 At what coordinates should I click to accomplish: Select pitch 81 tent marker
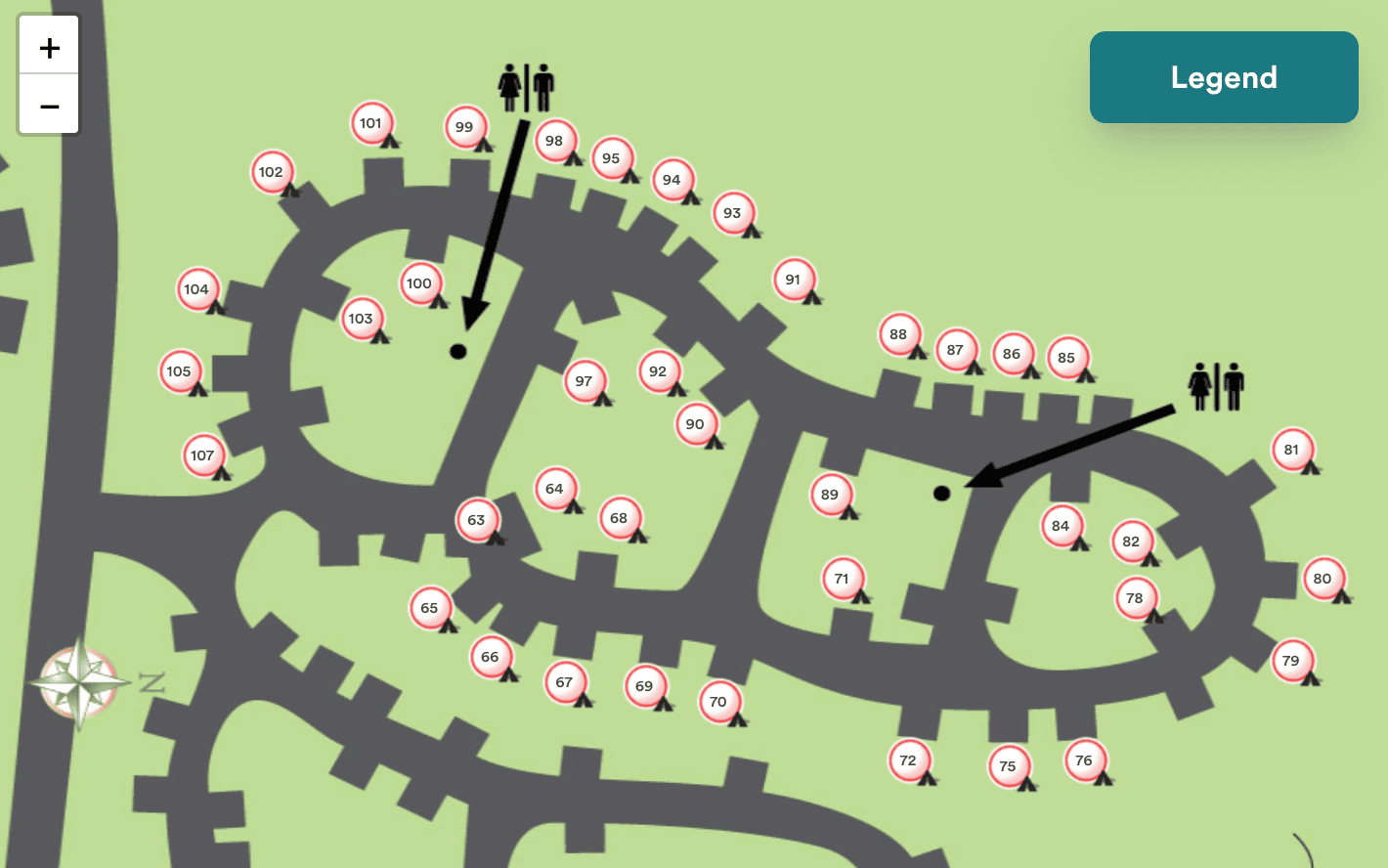(1292, 450)
